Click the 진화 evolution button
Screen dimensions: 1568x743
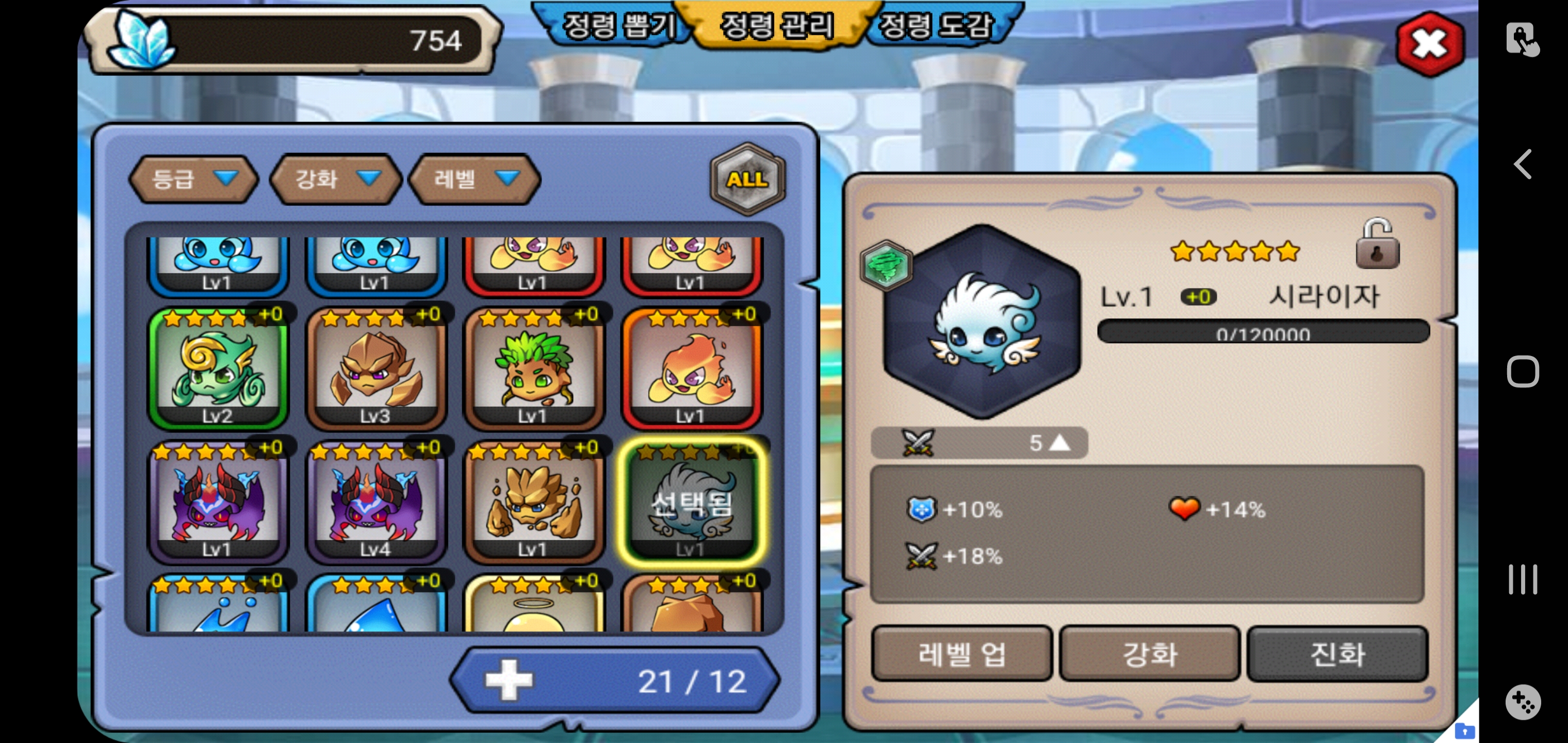pos(1337,654)
